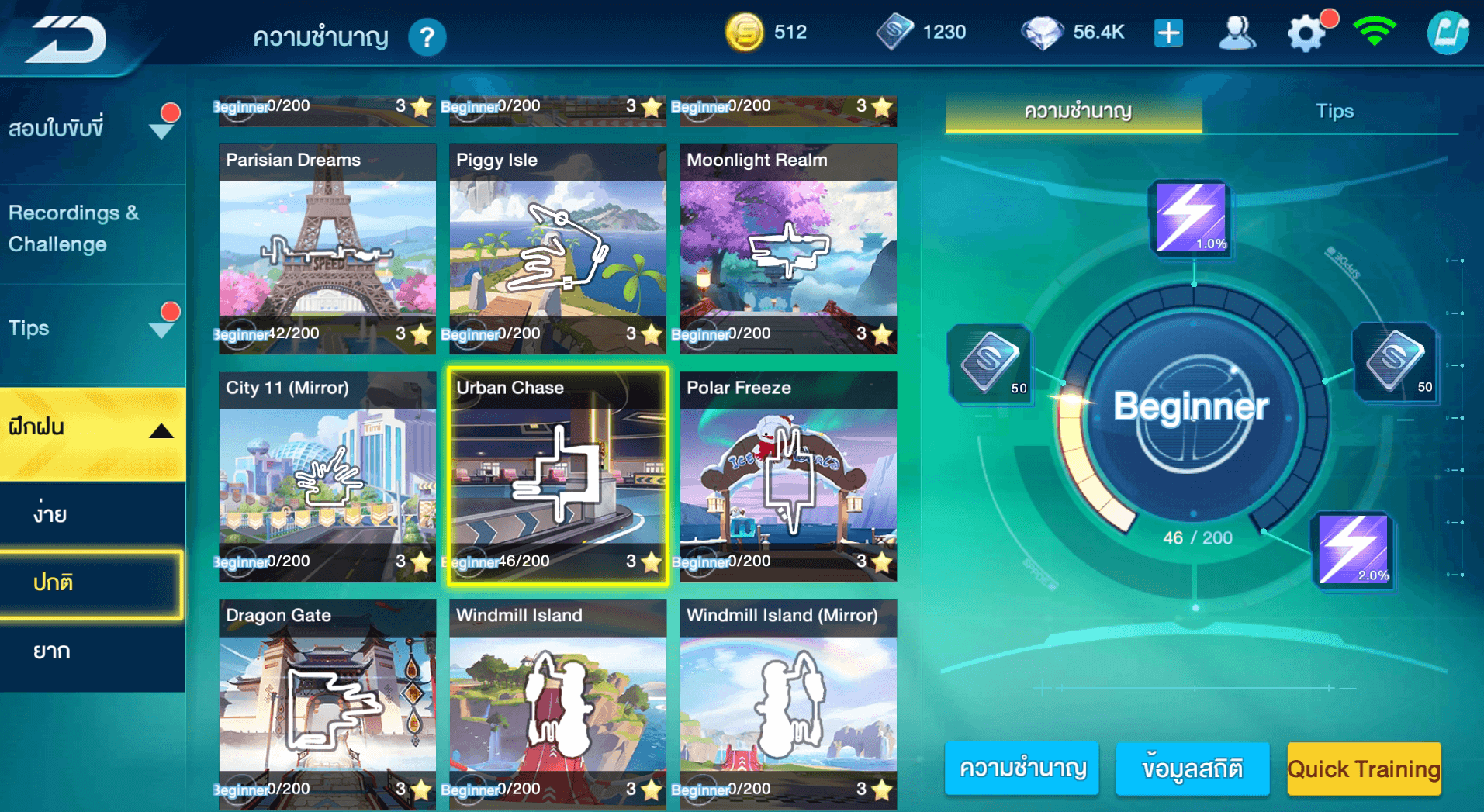Open the ข้อมูลสถิติ statistics button
Image resolution: width=1484 pixels, height=812 pixels.
1192,769
